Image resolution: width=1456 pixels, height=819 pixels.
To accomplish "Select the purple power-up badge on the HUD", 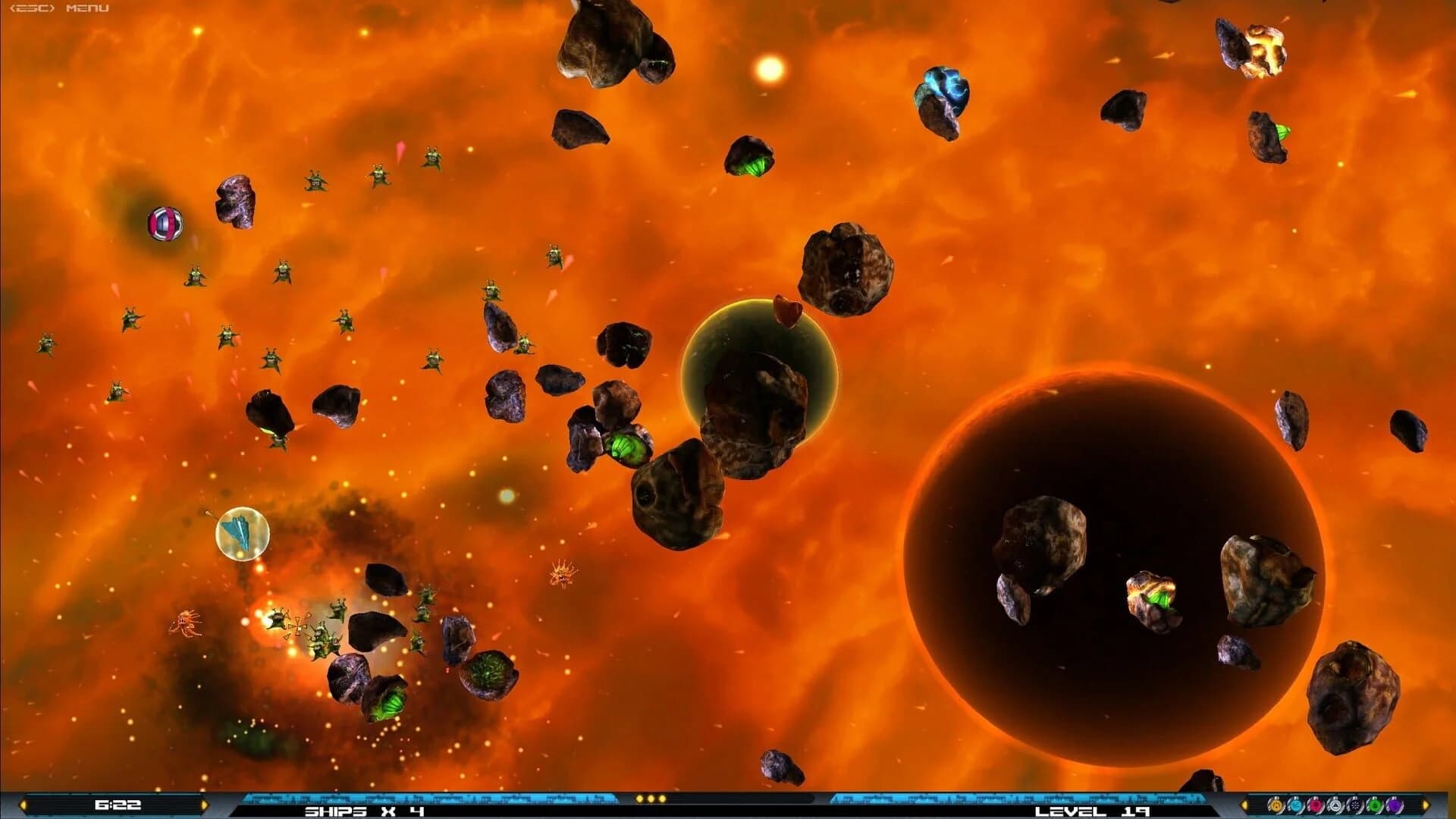I will 1395,806.
